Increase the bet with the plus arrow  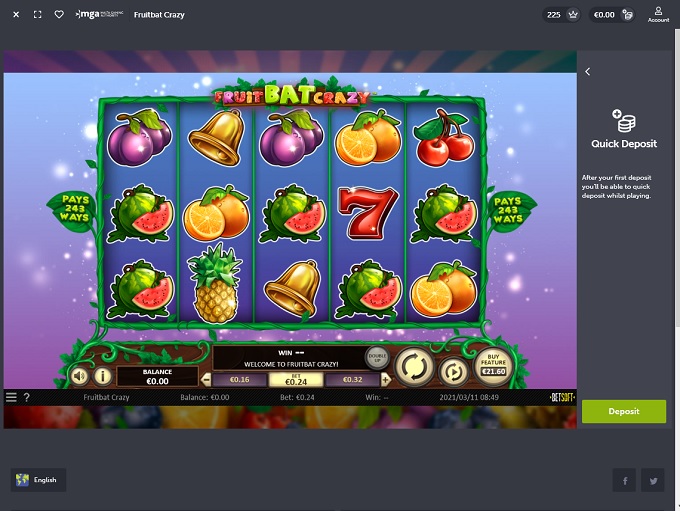click(385, 380)
